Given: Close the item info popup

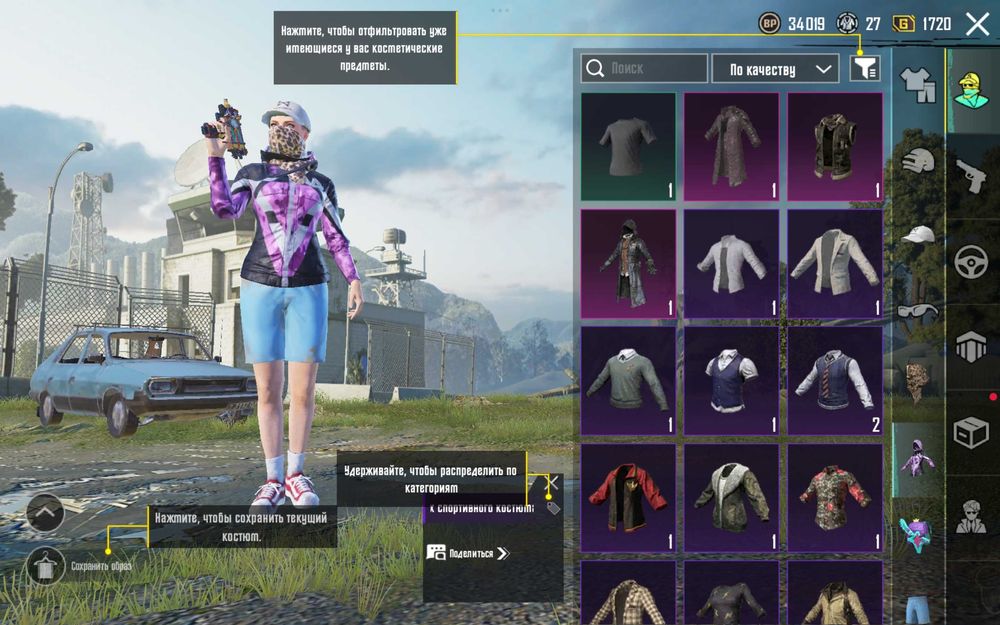Looking at the screenshot, I should pyautogui.click(x=551, y=482).
